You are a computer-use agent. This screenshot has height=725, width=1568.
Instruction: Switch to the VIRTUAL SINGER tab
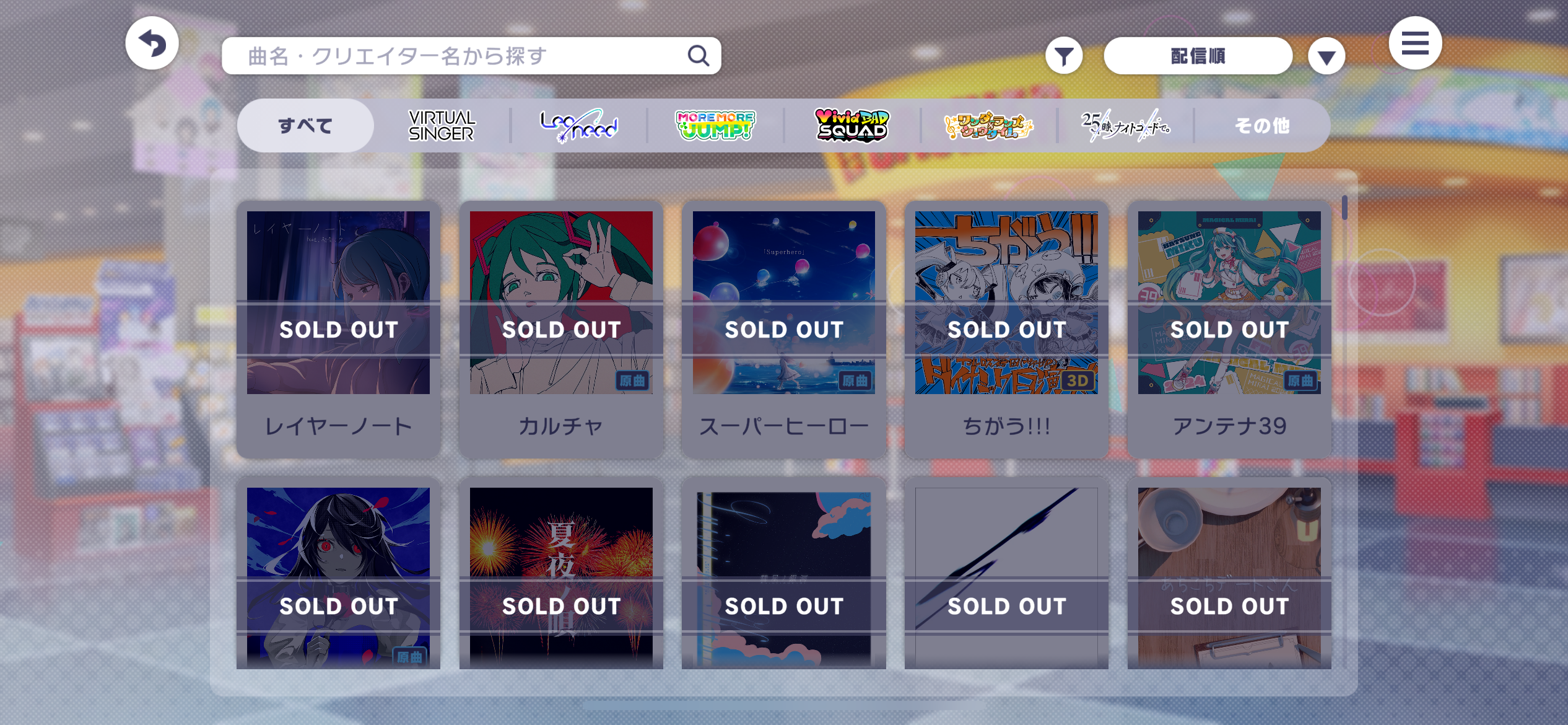[x=442, y=126]
